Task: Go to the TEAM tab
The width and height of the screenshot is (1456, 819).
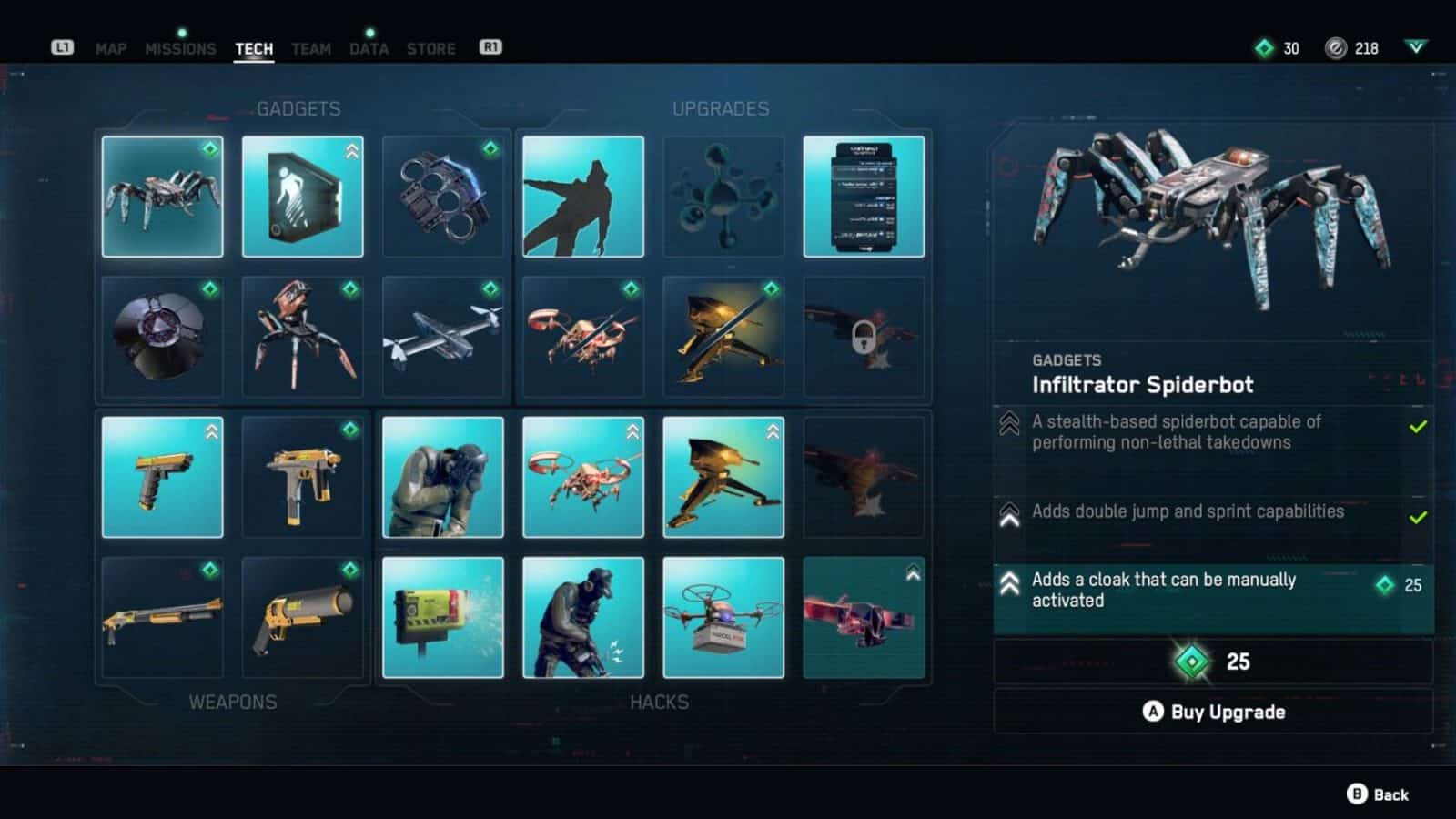Action: click(311, 49)
